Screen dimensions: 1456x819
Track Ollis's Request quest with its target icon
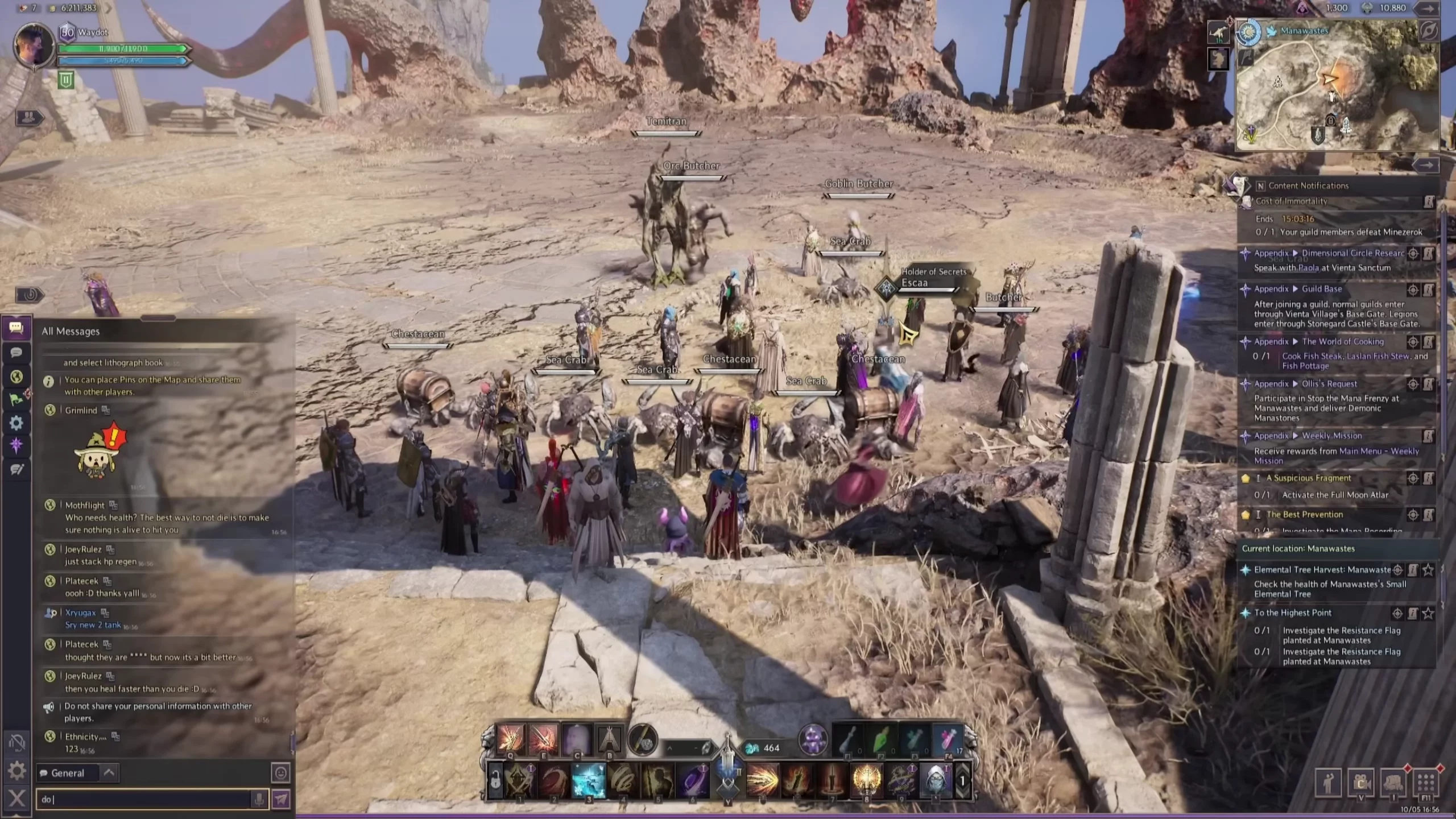click(1413, 384)
